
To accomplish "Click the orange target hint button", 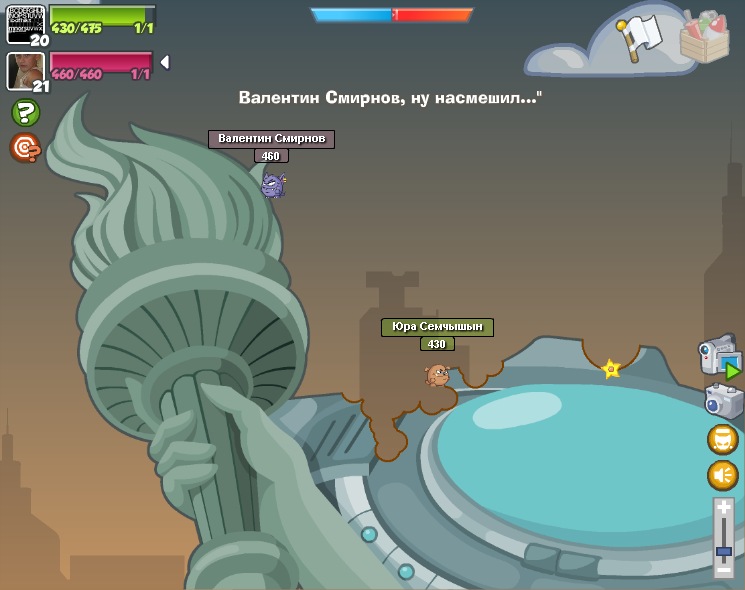I will tap(25, 148).
